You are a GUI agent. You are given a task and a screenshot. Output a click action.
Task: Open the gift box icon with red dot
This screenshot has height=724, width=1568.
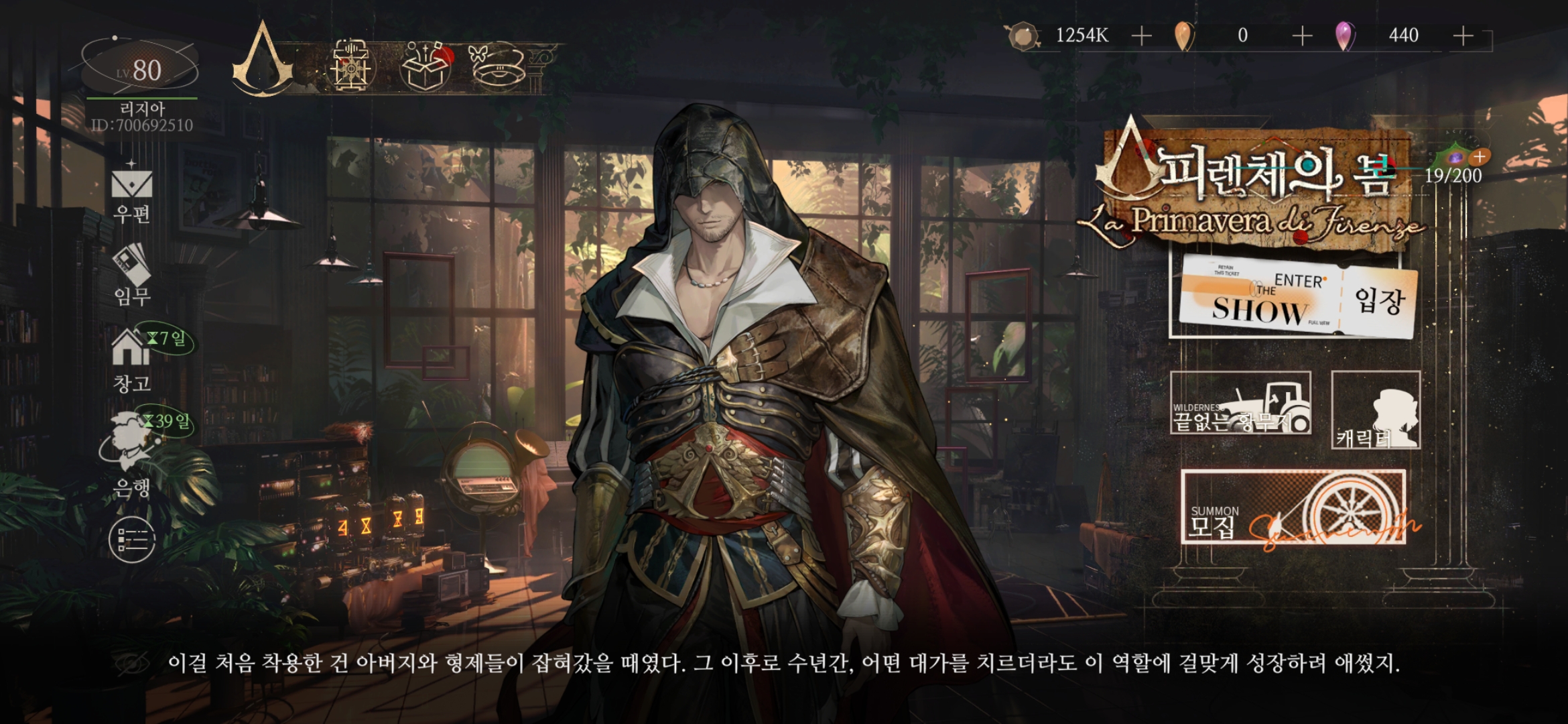click(426, 66)
